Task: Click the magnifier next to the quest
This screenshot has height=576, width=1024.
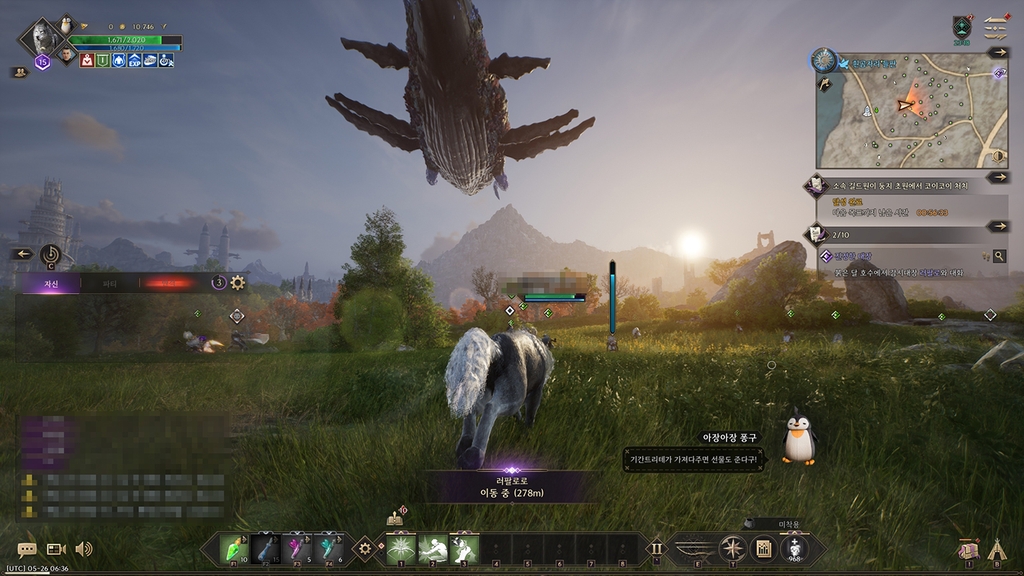Action: tap(998, 256)
